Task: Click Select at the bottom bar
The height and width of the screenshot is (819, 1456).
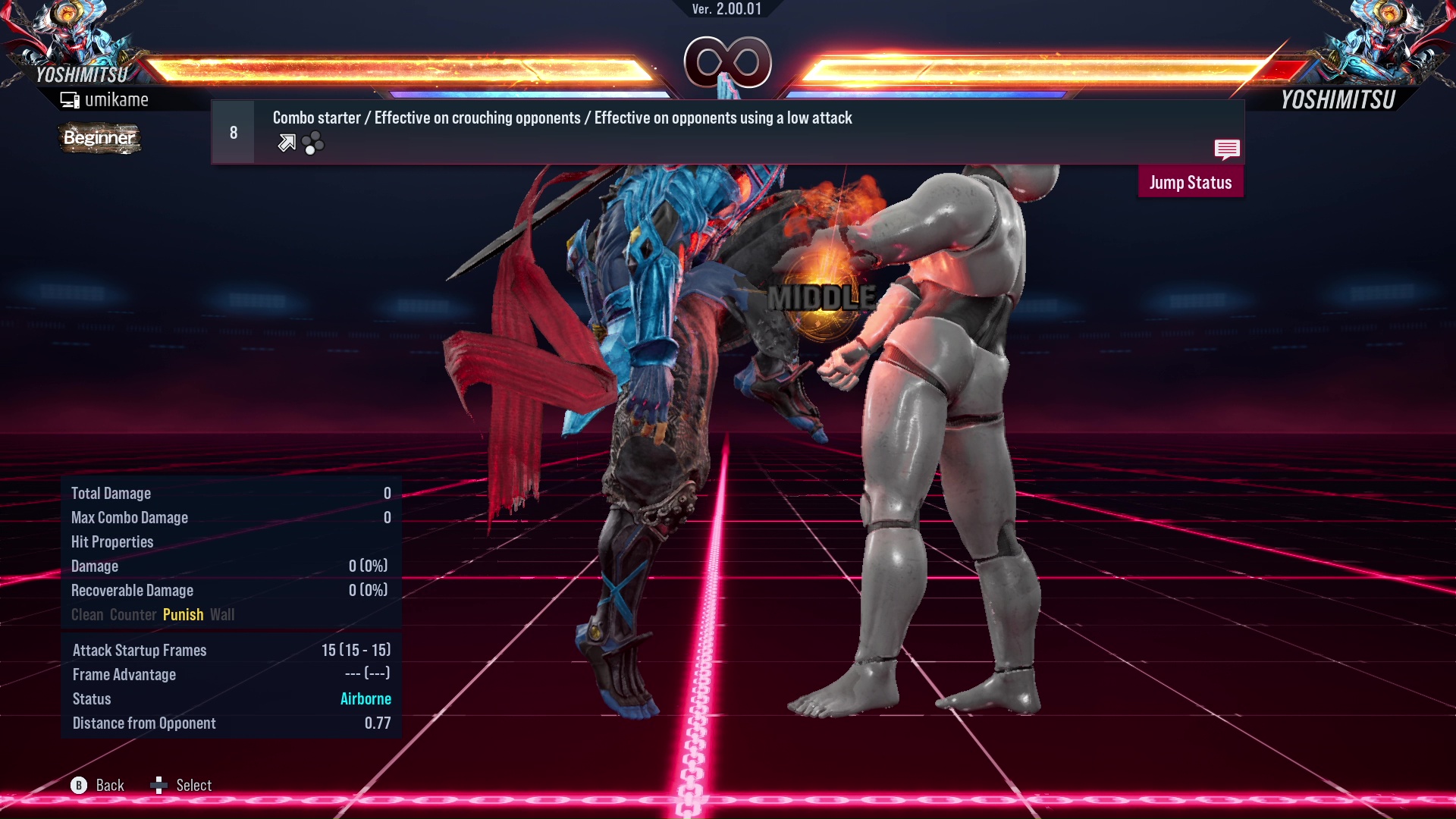Action: tap(193, 785)
